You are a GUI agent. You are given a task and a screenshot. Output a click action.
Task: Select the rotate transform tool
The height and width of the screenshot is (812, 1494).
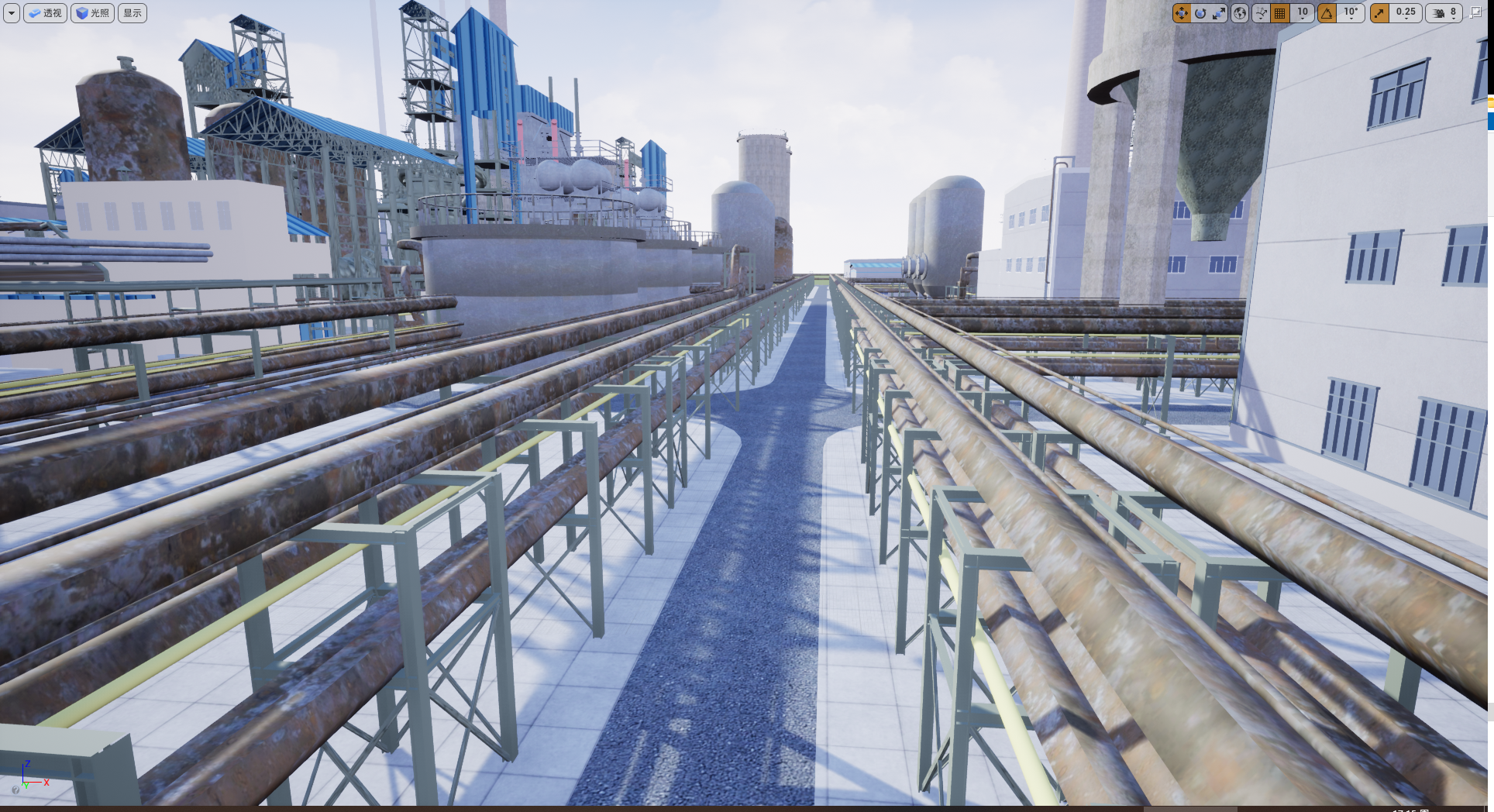tap(1200, 13)
